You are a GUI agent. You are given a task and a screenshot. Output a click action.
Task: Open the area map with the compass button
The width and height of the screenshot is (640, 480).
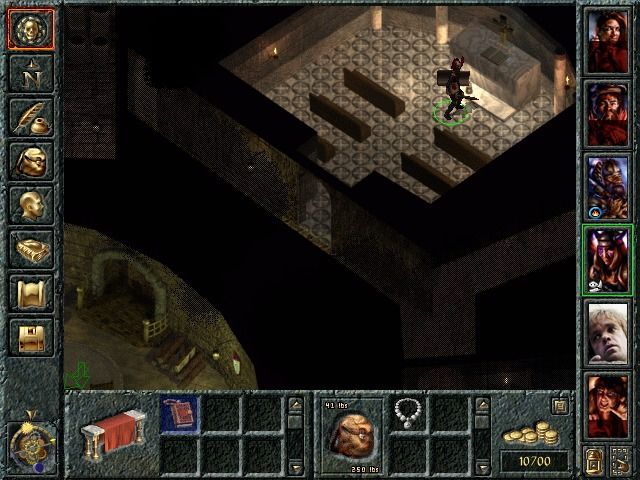pyautogui.click(x=31, y=73)
